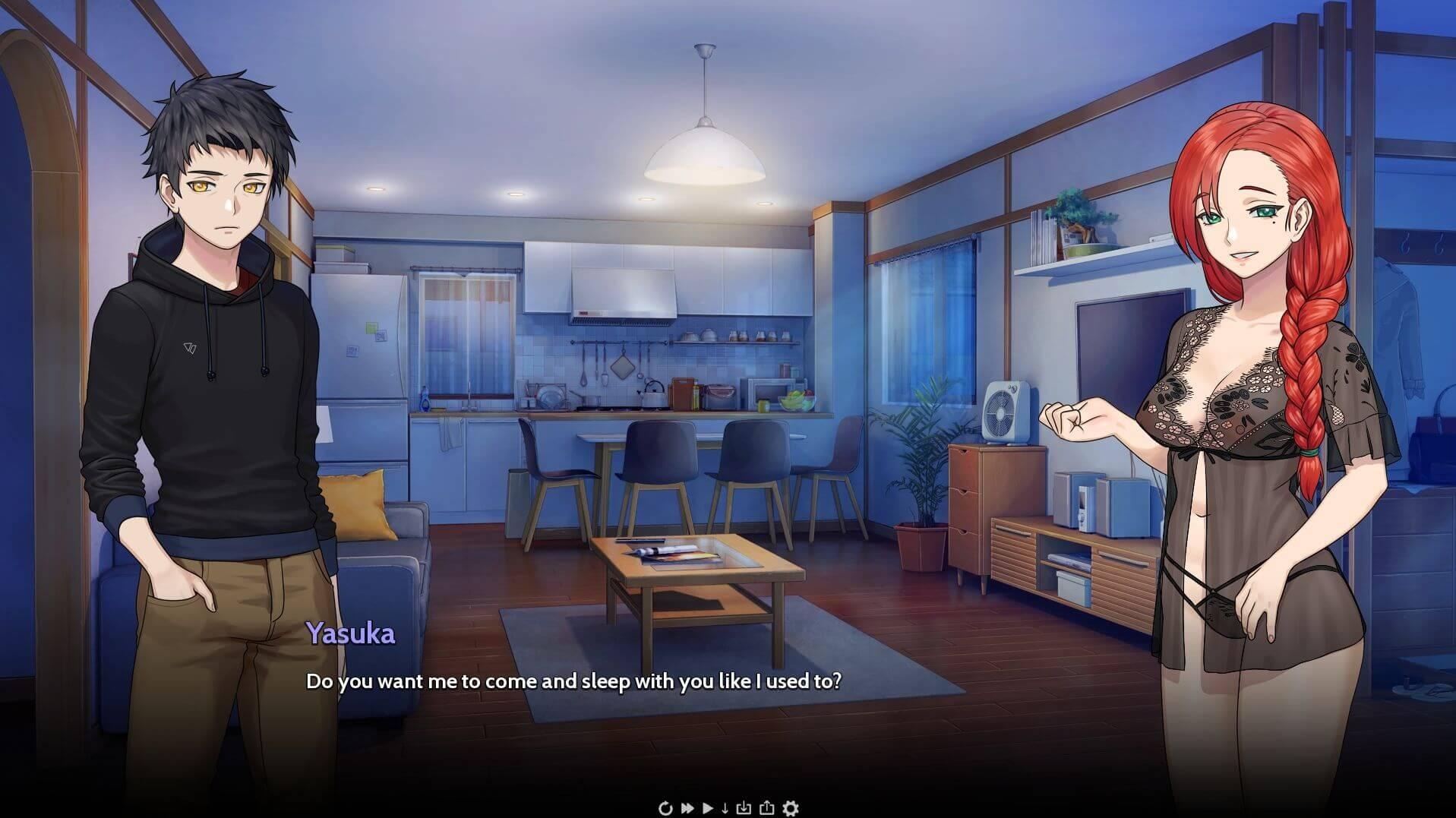Click the small down-arrow icon
Screen dimensions: 1456x818
[725, 808]
